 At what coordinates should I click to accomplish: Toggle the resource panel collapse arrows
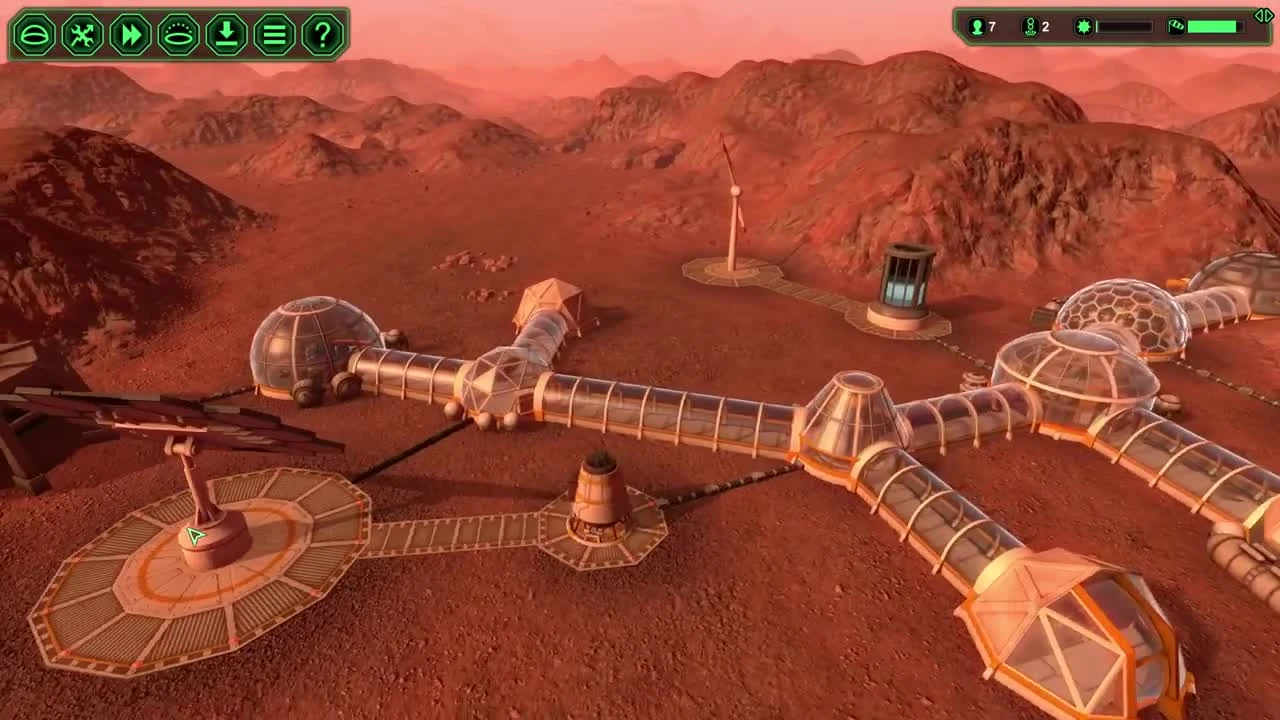(1264, 15)
